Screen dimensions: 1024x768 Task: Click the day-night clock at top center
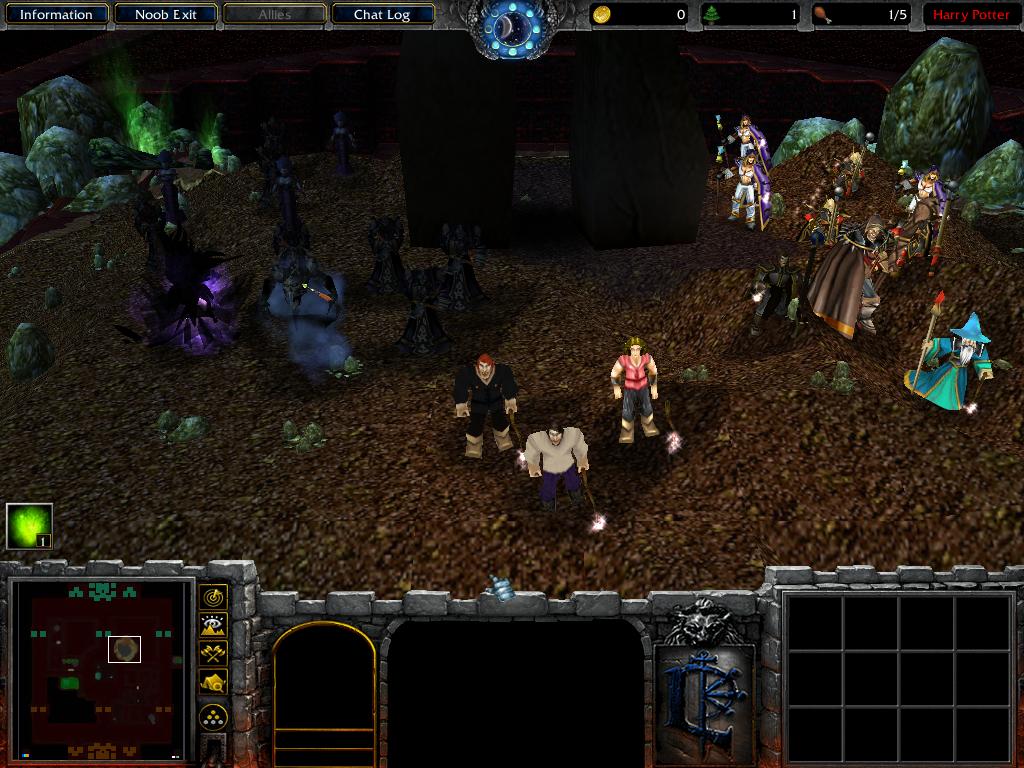point(513,27)
